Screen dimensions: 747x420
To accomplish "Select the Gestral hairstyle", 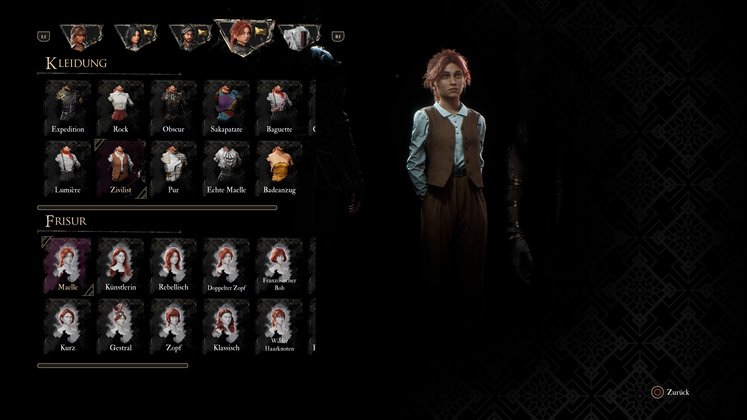I will (121, 324).
